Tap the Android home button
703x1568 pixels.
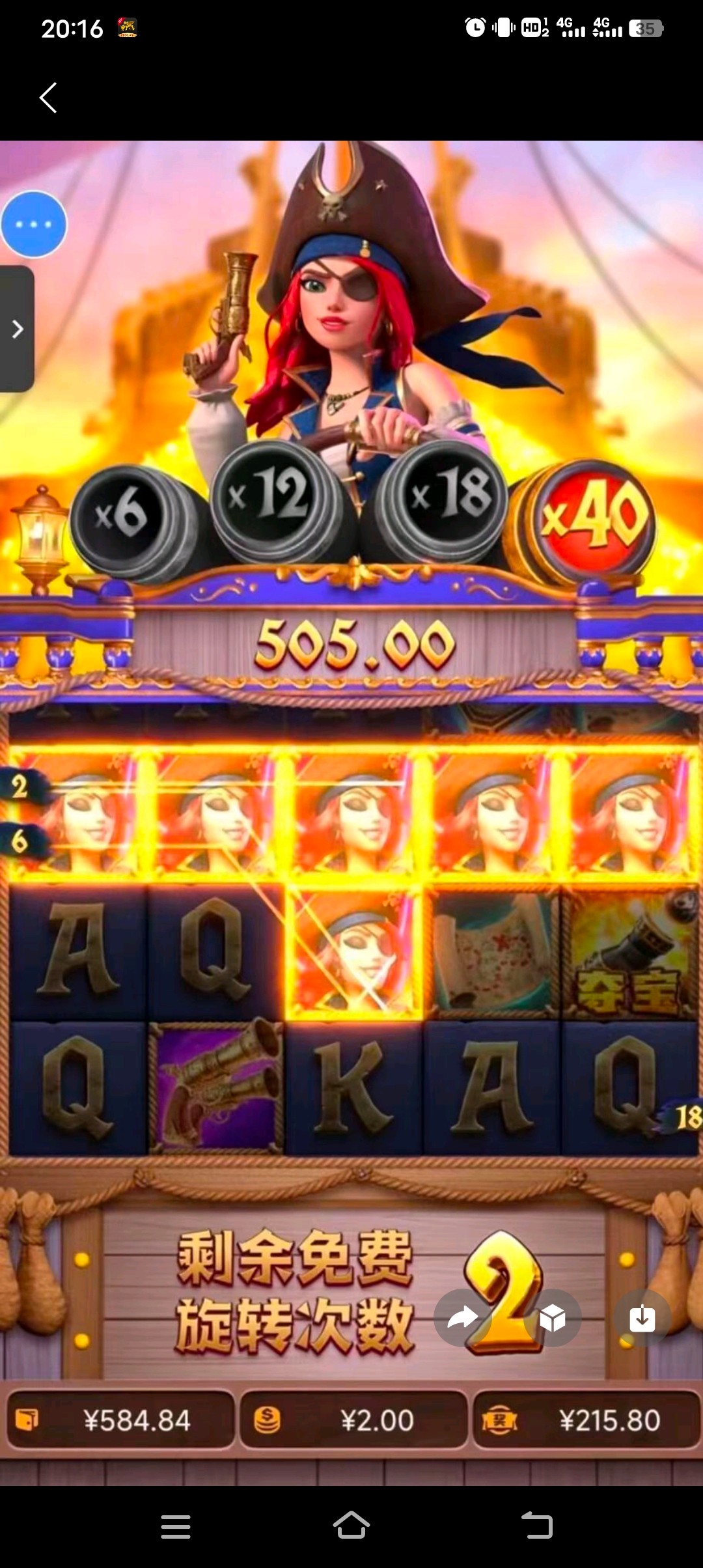351,1524
